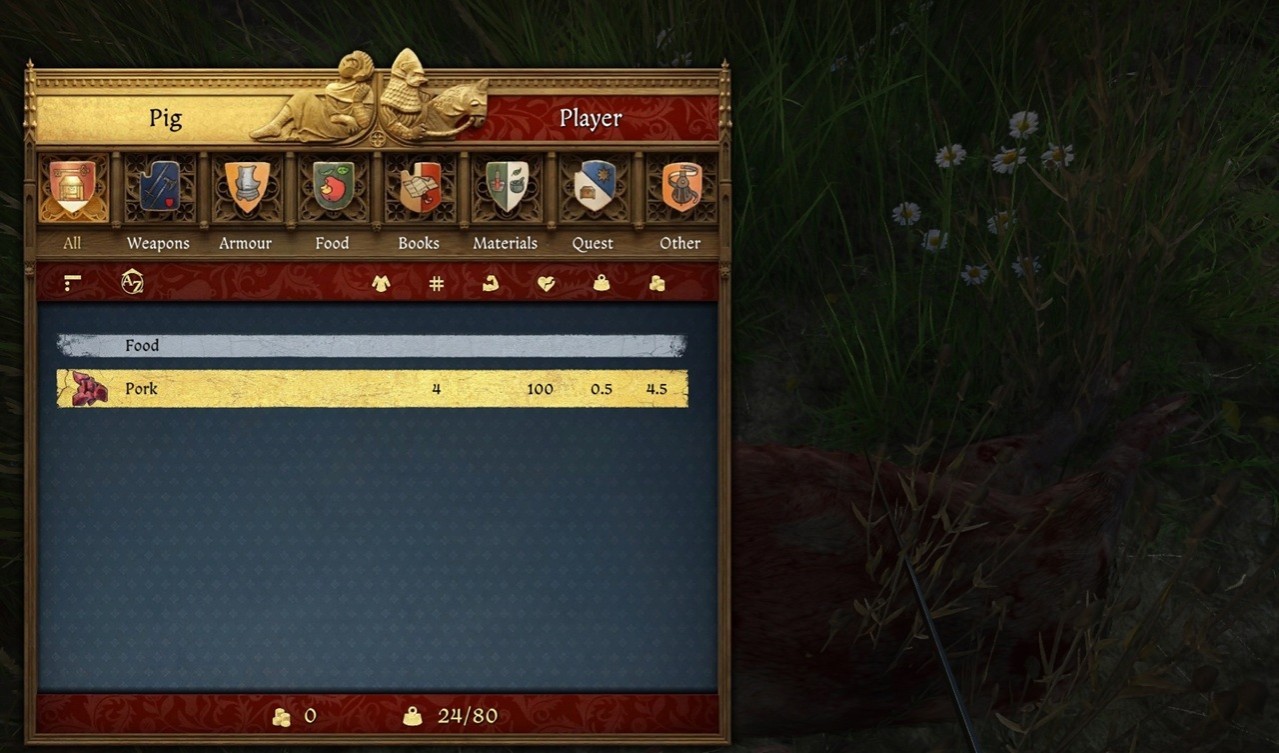Sort by the shirt column icon

click(x=381, y=284)
